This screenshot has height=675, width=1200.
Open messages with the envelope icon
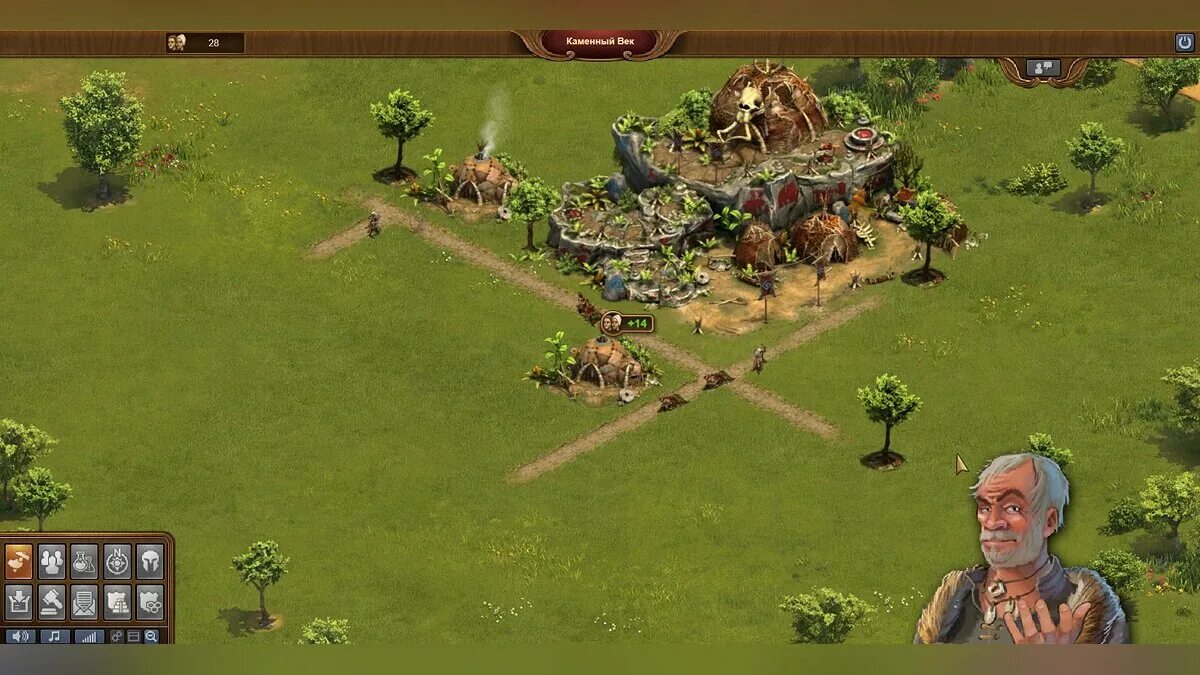coord(85,601)
